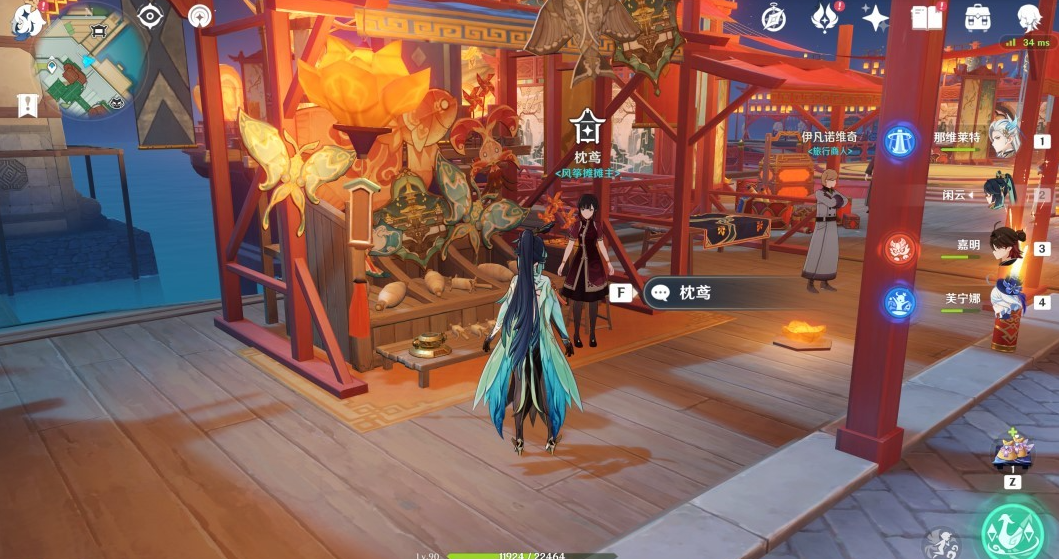Open the compass adventure icon

[773, 17]
